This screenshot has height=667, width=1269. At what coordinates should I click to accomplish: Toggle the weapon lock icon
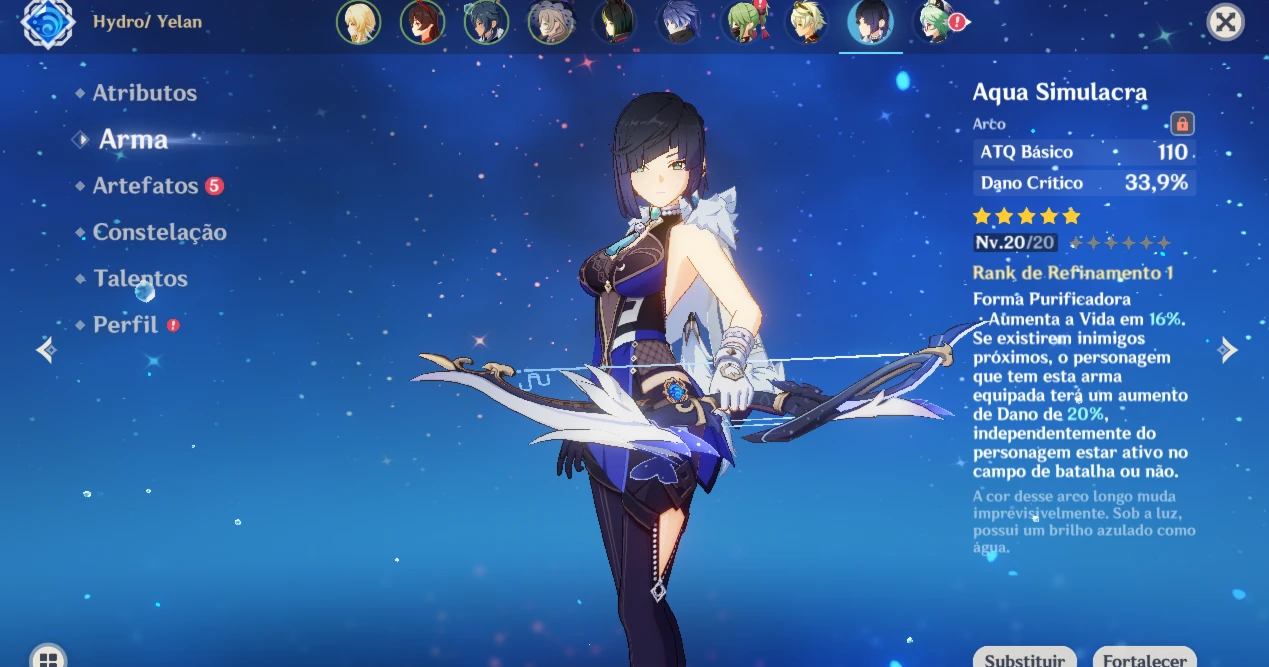[x=1182, y=124]
